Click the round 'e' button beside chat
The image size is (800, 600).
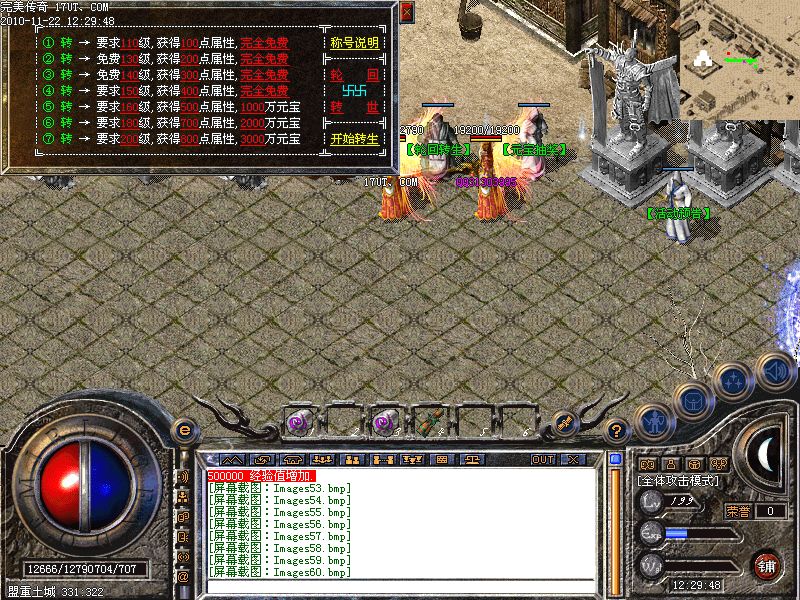[184, 430]
